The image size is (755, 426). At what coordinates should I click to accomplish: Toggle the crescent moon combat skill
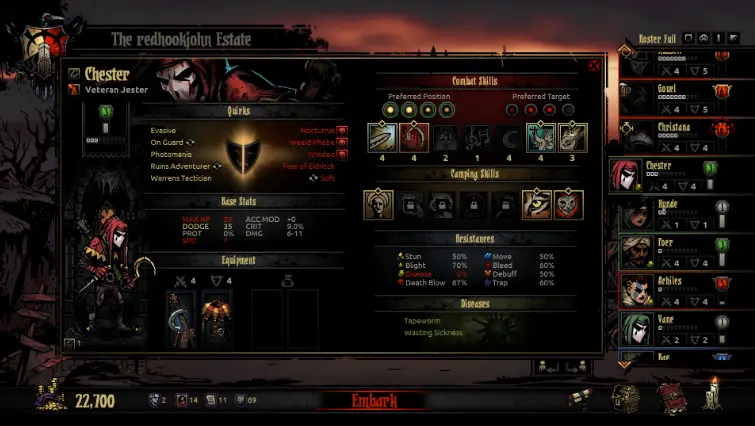tap(509, 137)
